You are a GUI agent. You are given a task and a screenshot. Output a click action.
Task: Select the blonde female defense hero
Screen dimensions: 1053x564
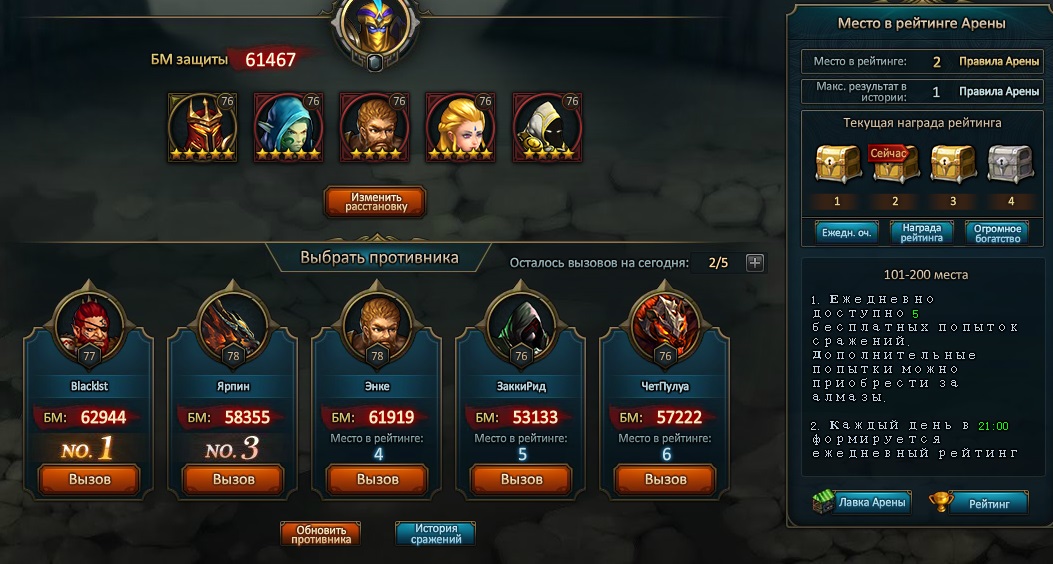click(461, 128)
